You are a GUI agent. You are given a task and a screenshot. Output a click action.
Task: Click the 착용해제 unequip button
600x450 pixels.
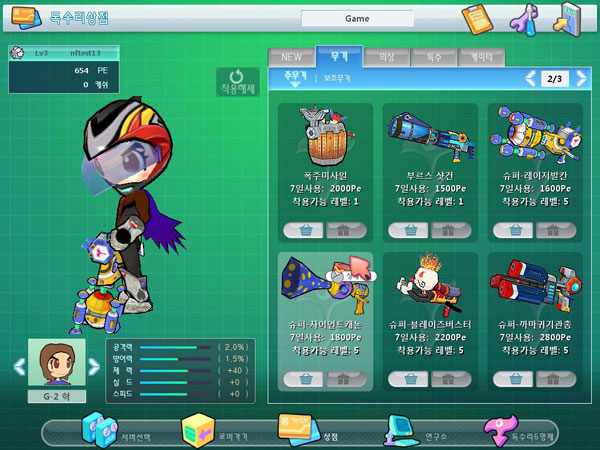tap(237, 82)
